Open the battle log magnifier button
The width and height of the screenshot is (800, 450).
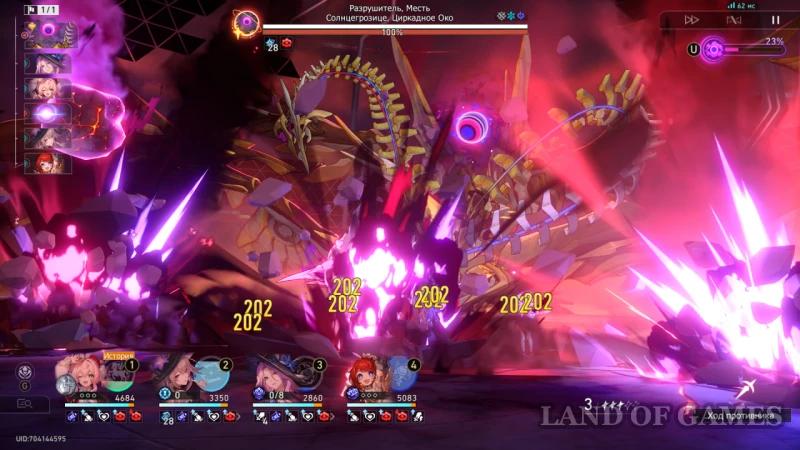(25, 404)
